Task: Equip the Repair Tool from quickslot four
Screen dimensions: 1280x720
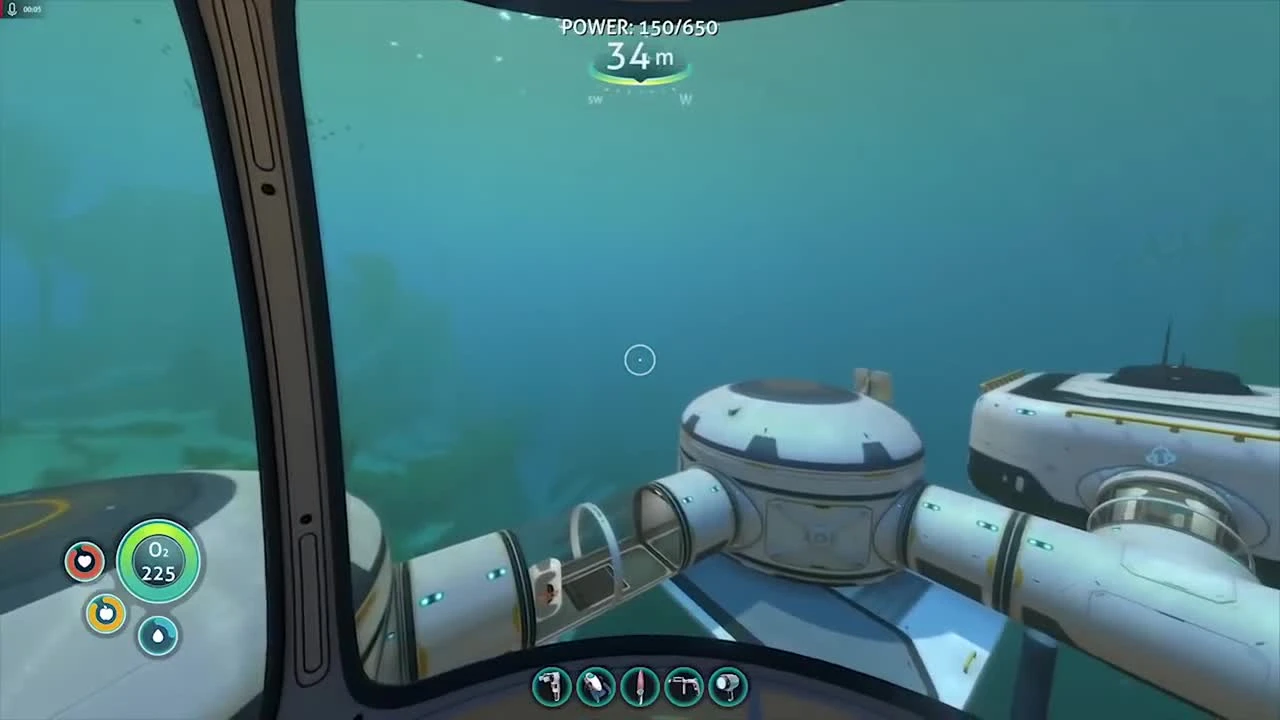Action: pos(683,684)
